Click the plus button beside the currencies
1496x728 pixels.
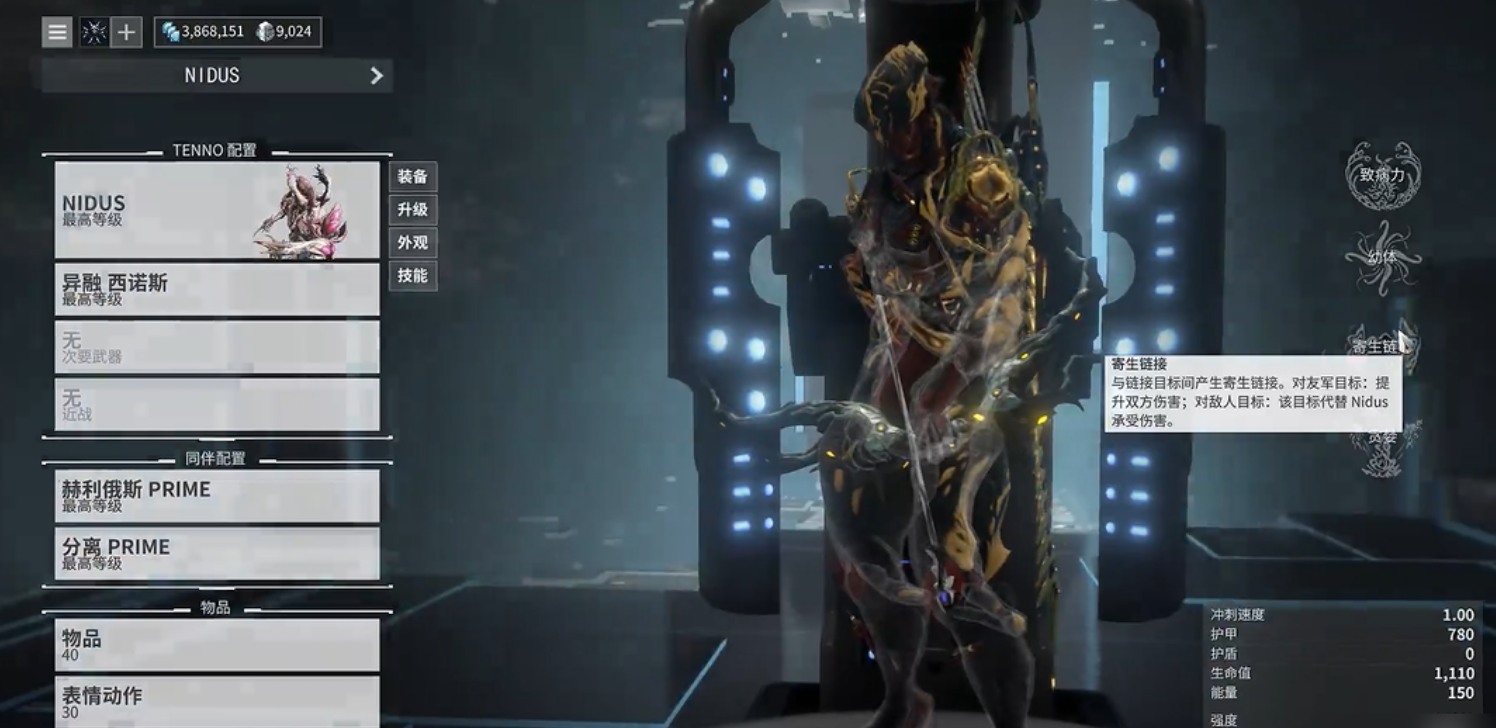click(126, 32)
